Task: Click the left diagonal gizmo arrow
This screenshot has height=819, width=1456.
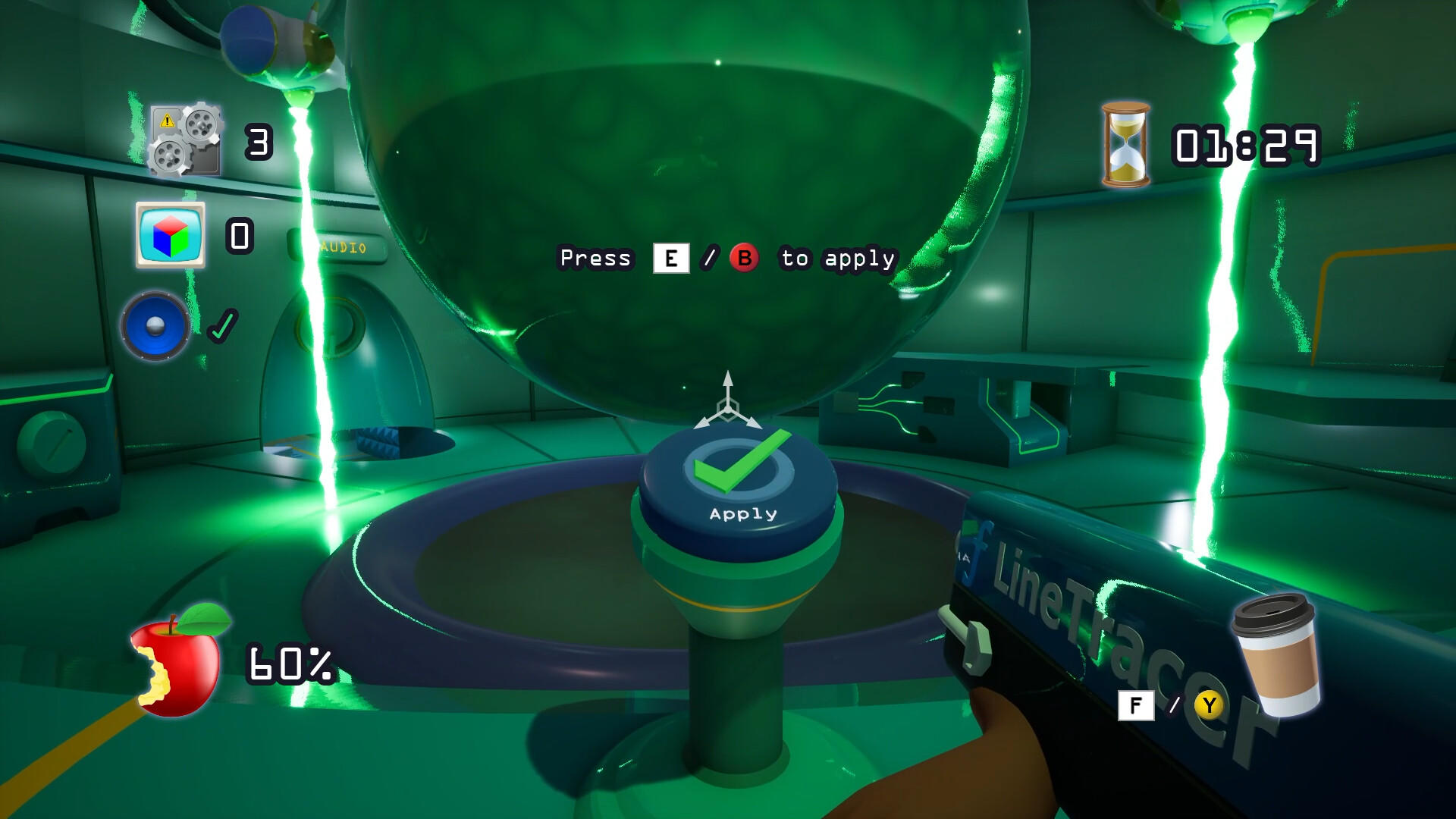Action: (704, 424)
